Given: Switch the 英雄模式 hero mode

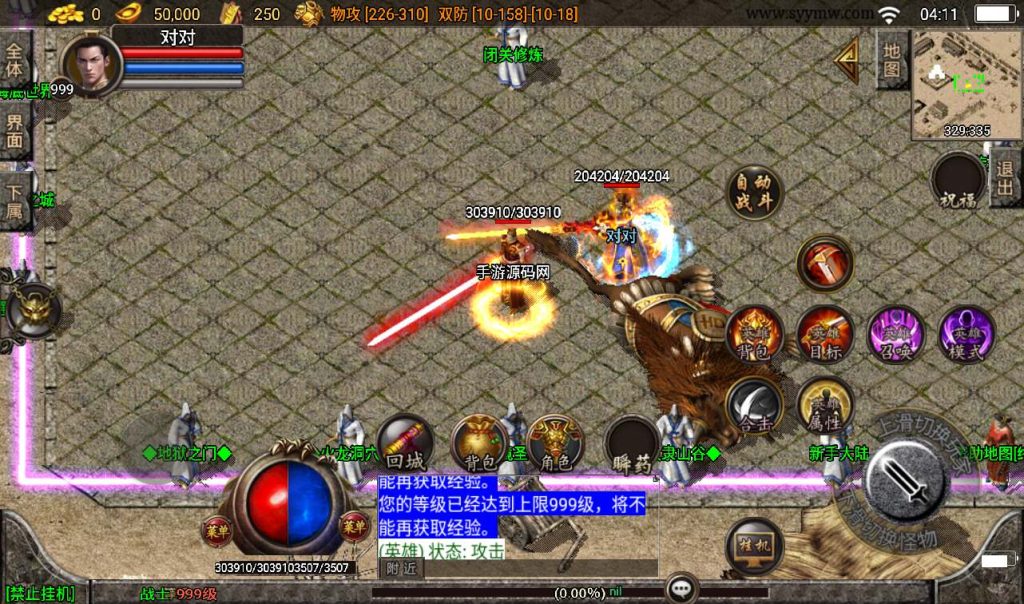Looking at the screenshot, I should (966, 334).
